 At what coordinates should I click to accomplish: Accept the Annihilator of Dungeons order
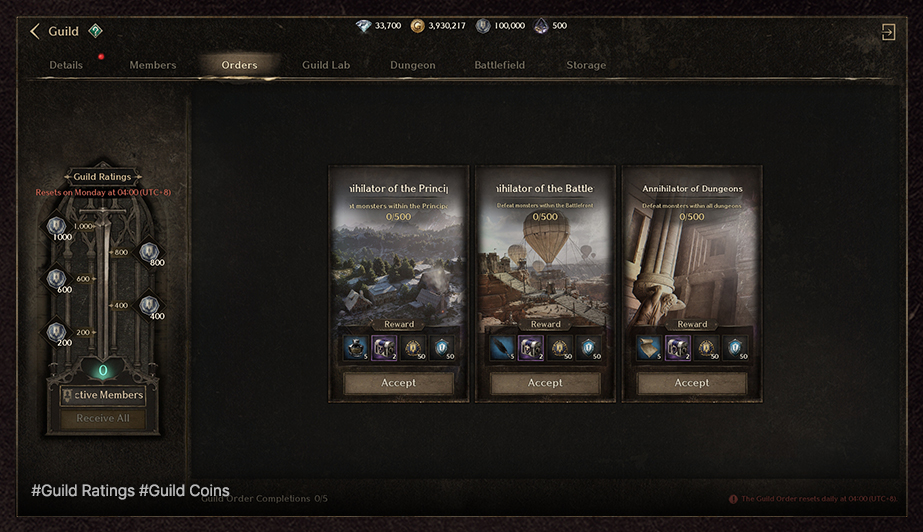coord(692,383)
